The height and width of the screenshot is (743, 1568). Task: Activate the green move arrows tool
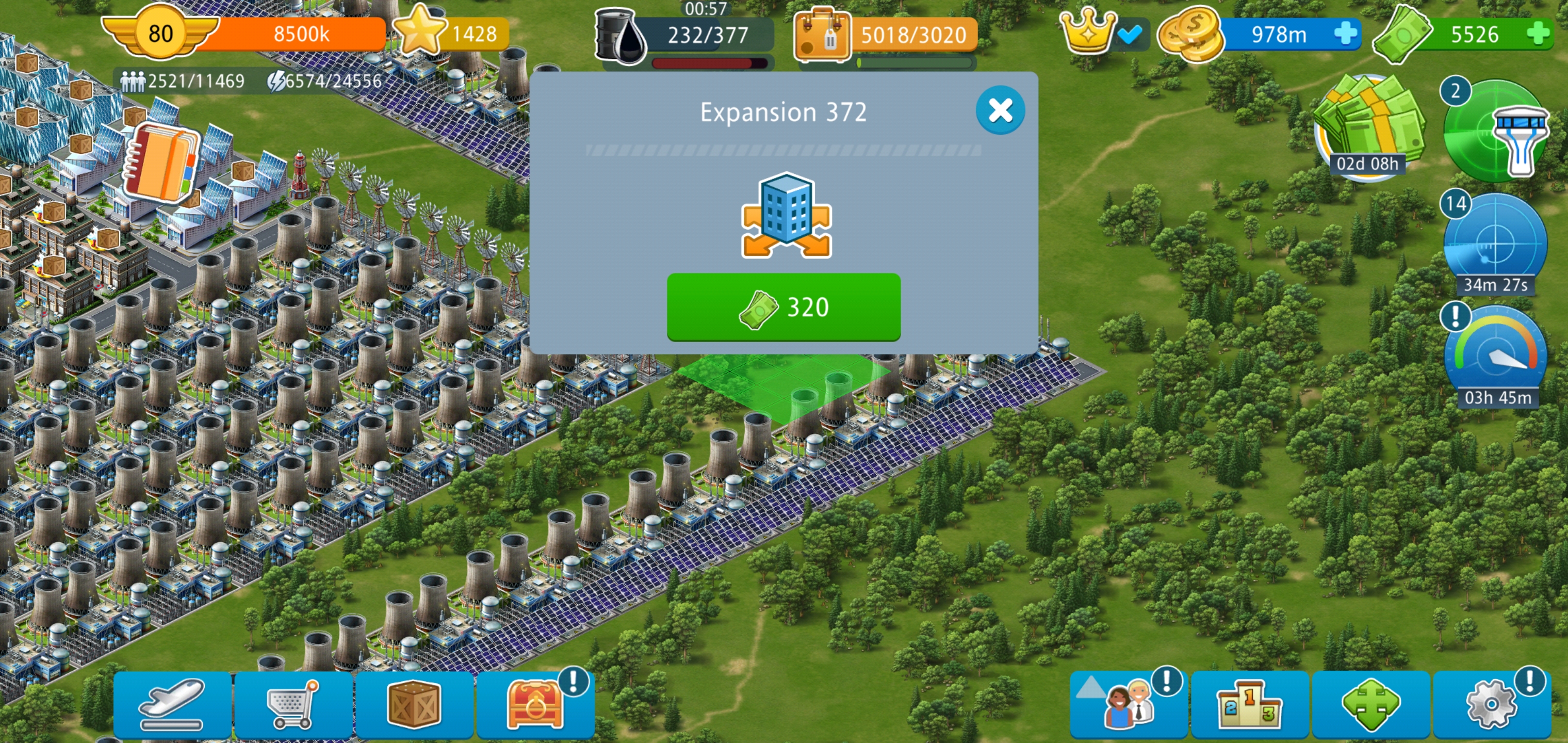1370,705
